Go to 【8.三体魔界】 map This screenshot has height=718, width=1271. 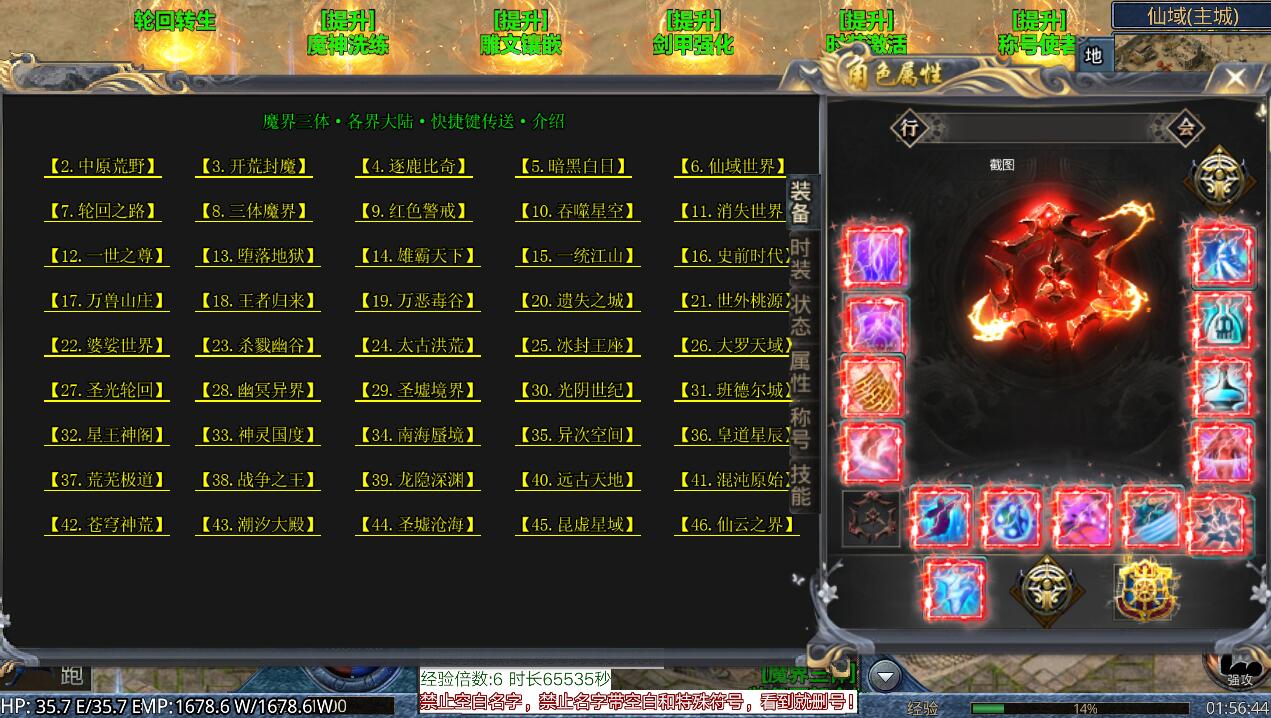[255, 212]
